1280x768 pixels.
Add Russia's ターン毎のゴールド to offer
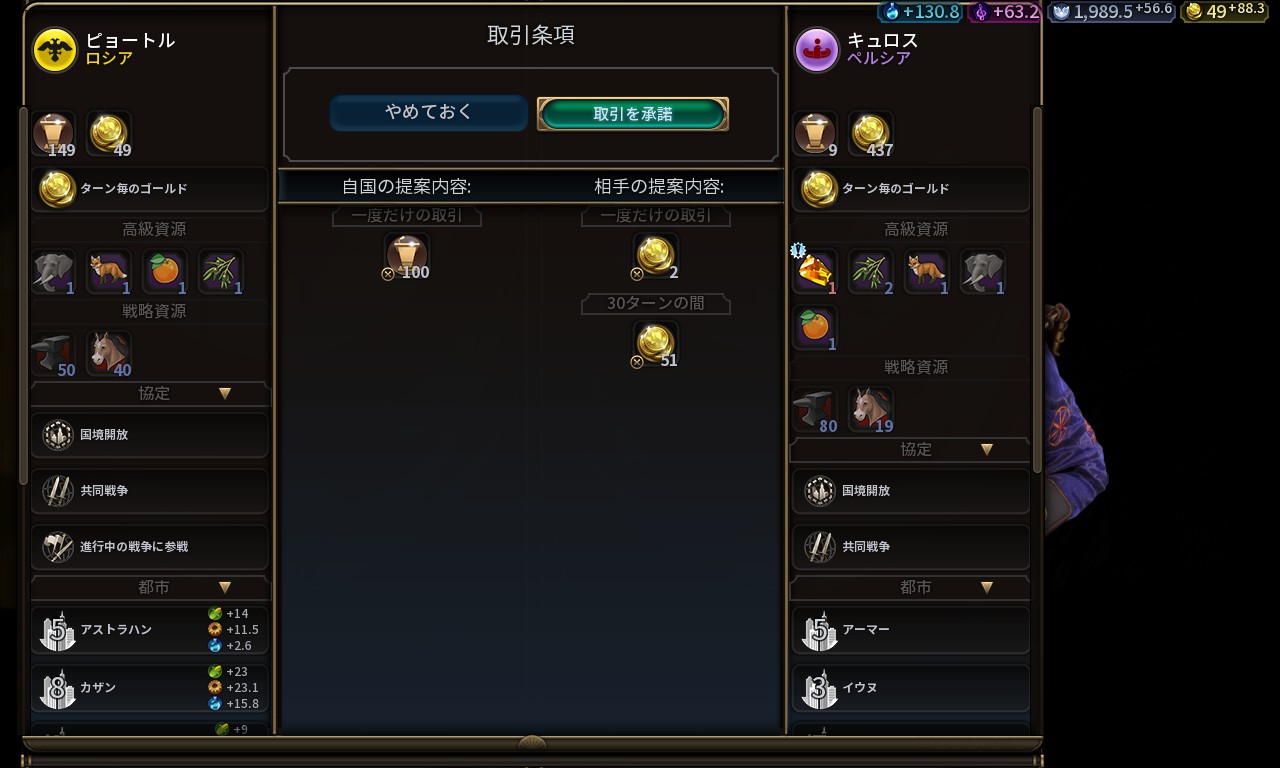[x=150, y=189]
